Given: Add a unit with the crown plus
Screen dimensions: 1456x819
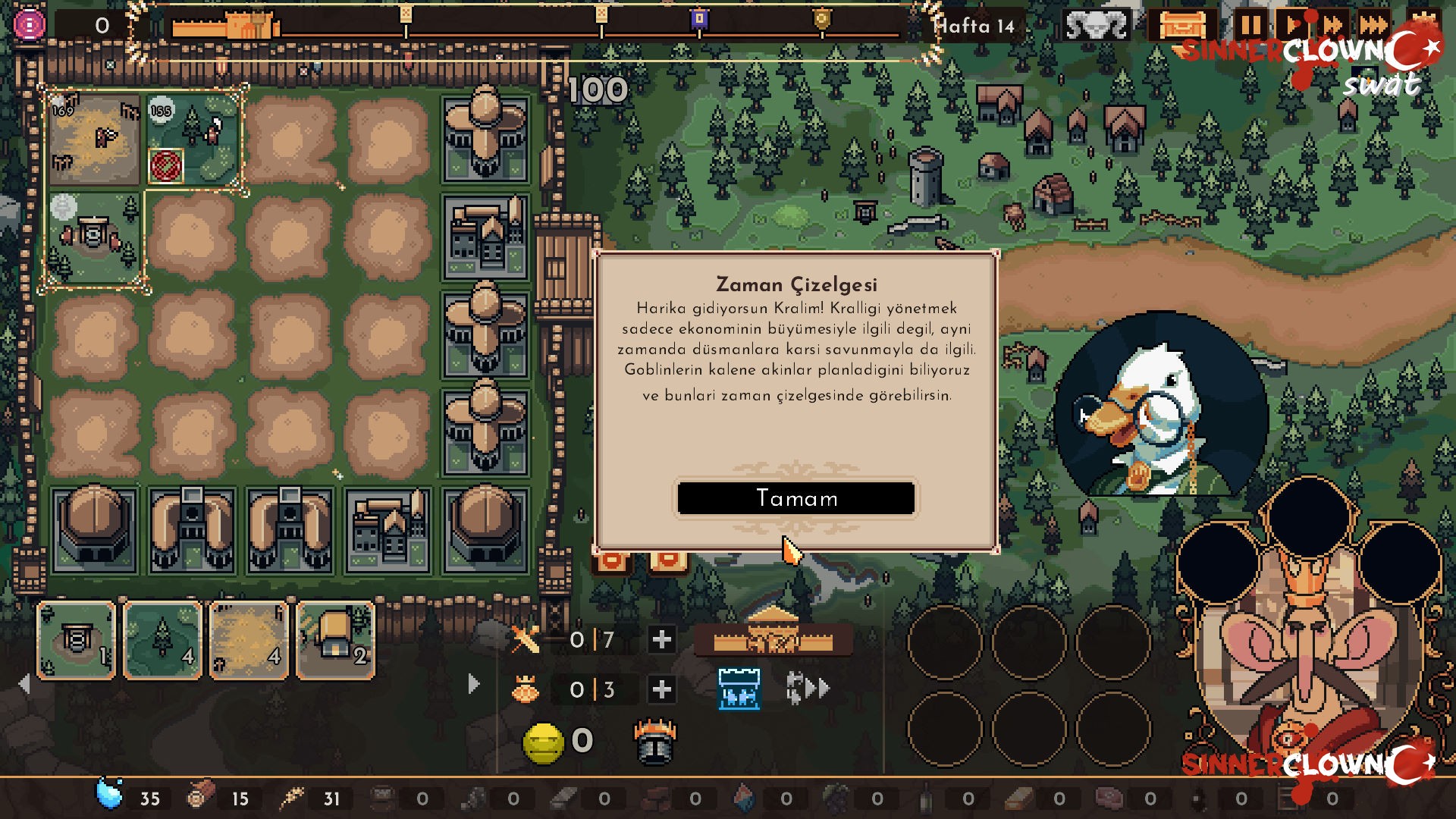Looking at the screenshot, I should (x=661, y=689).
